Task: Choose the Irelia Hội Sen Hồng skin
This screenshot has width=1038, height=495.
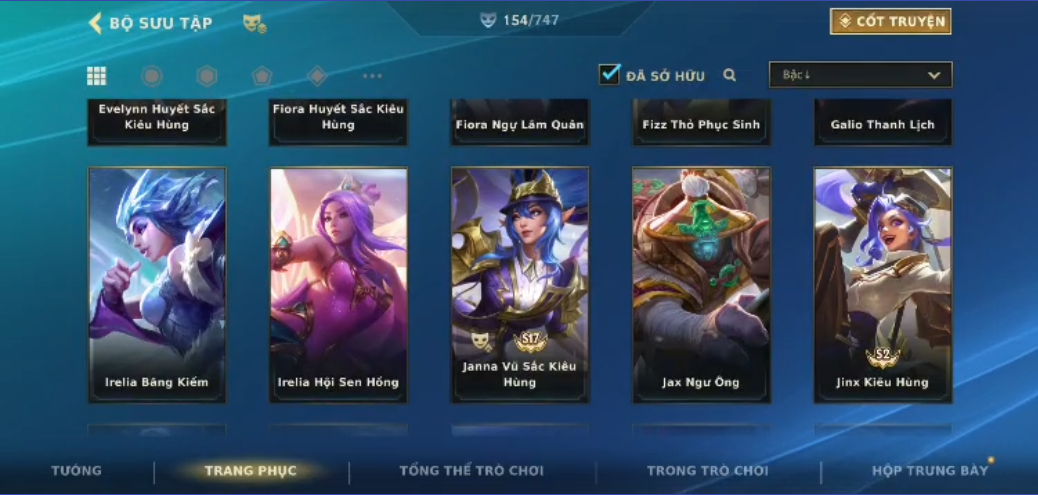Action: (338, 284)
